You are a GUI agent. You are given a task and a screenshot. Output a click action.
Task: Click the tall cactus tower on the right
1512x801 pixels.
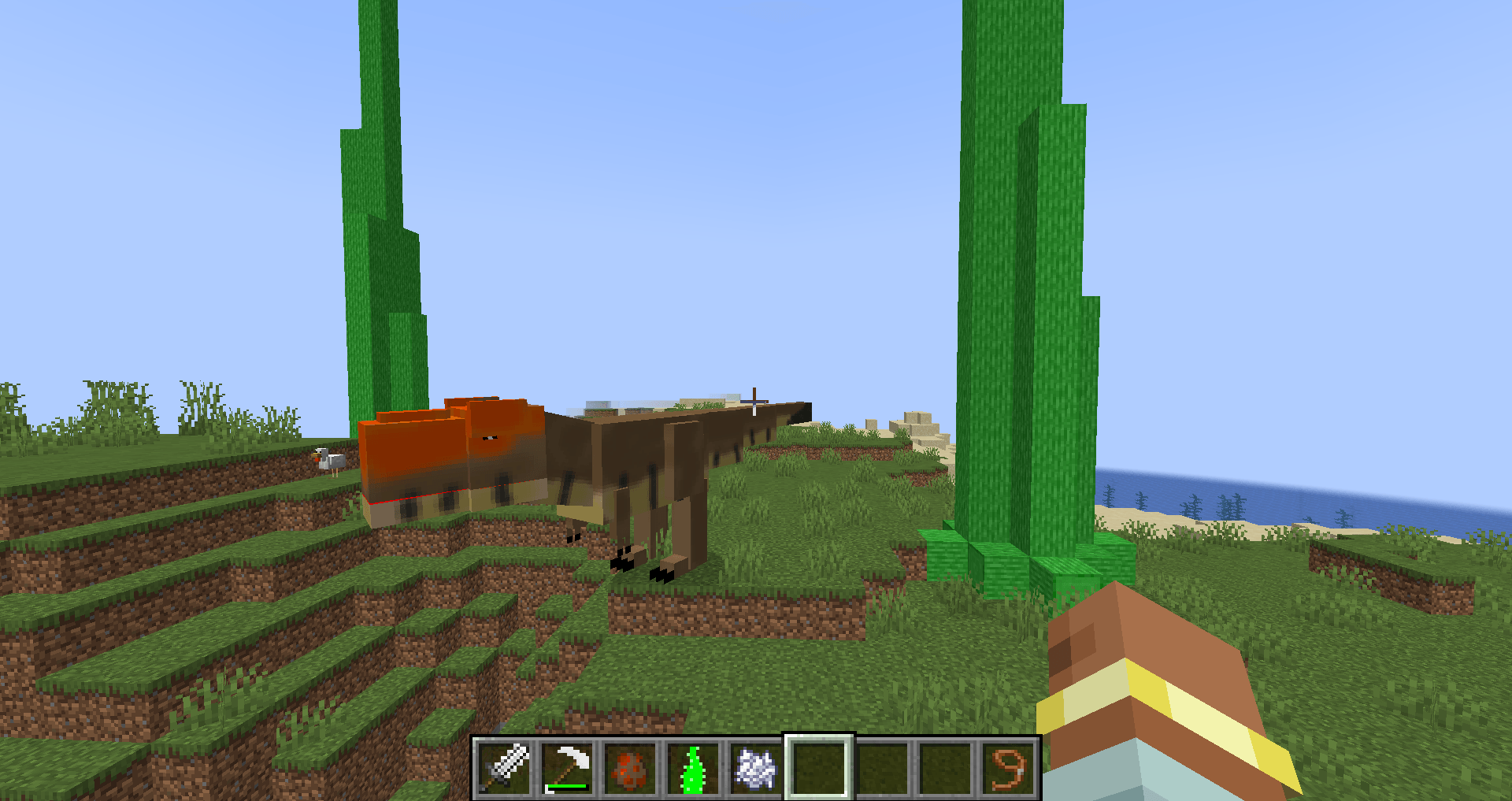click(x=1016, y=276)
